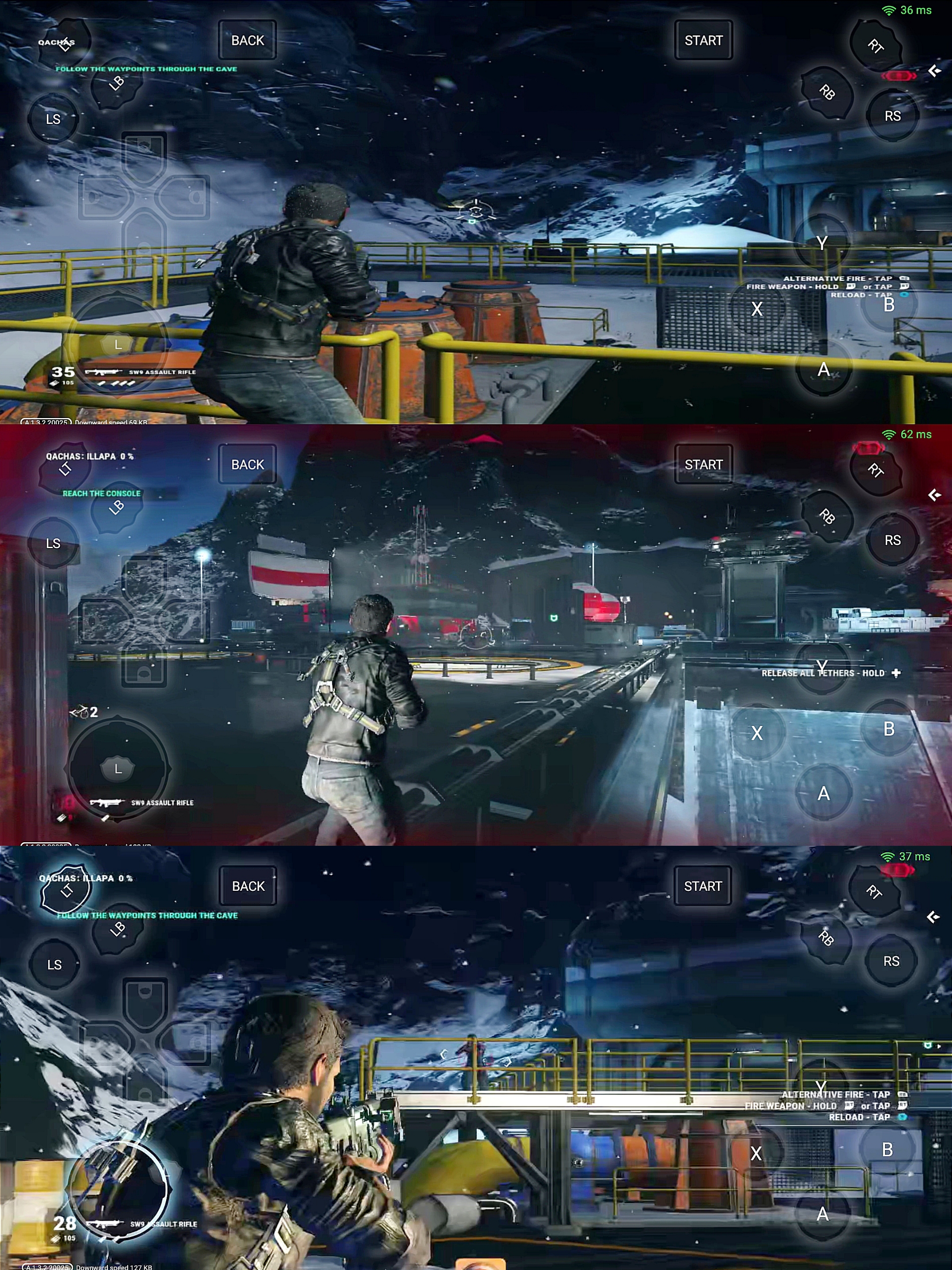952x1270 pixels.
Task: Tap the glowing highlighted LT trigger button
Action: tap(67, 890)
